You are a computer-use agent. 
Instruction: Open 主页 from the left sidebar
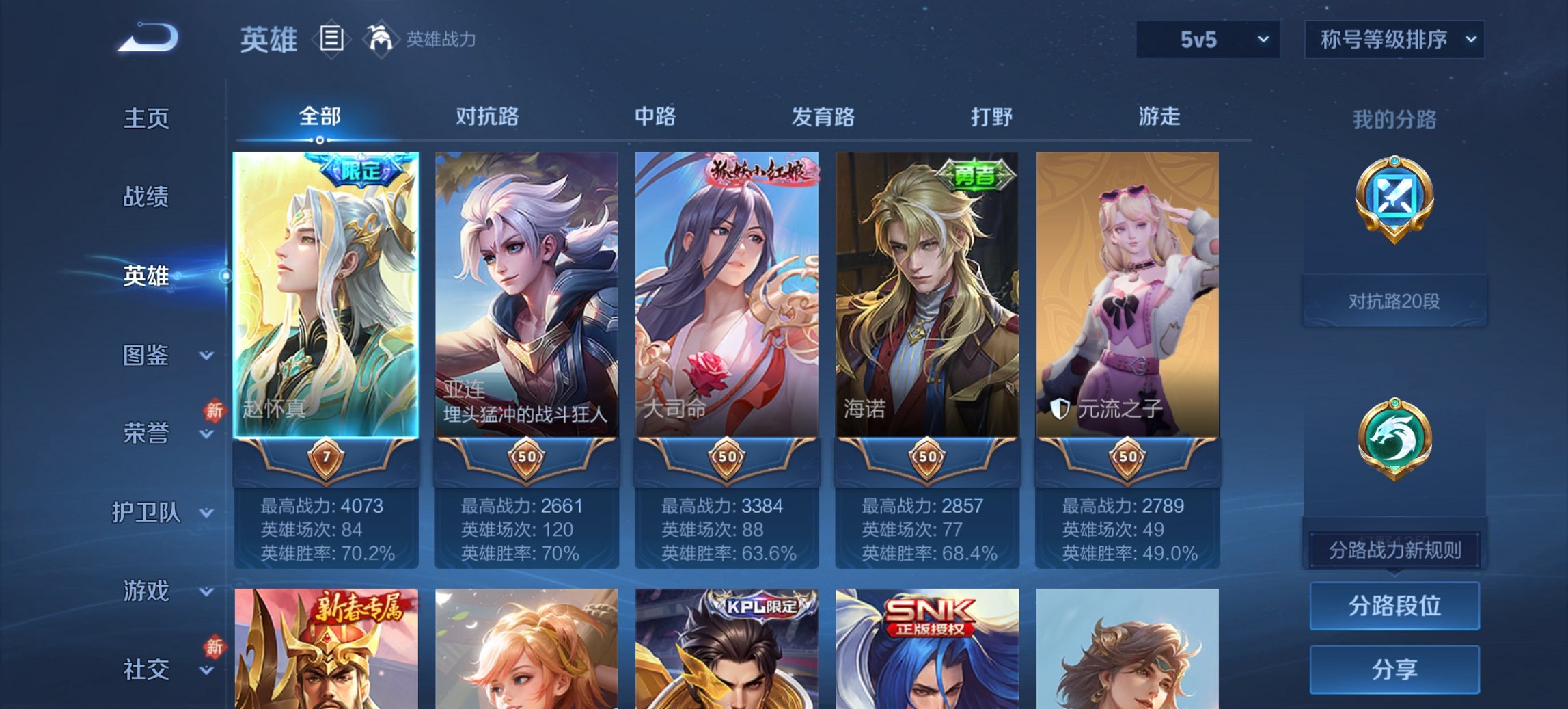click(146, 118)
